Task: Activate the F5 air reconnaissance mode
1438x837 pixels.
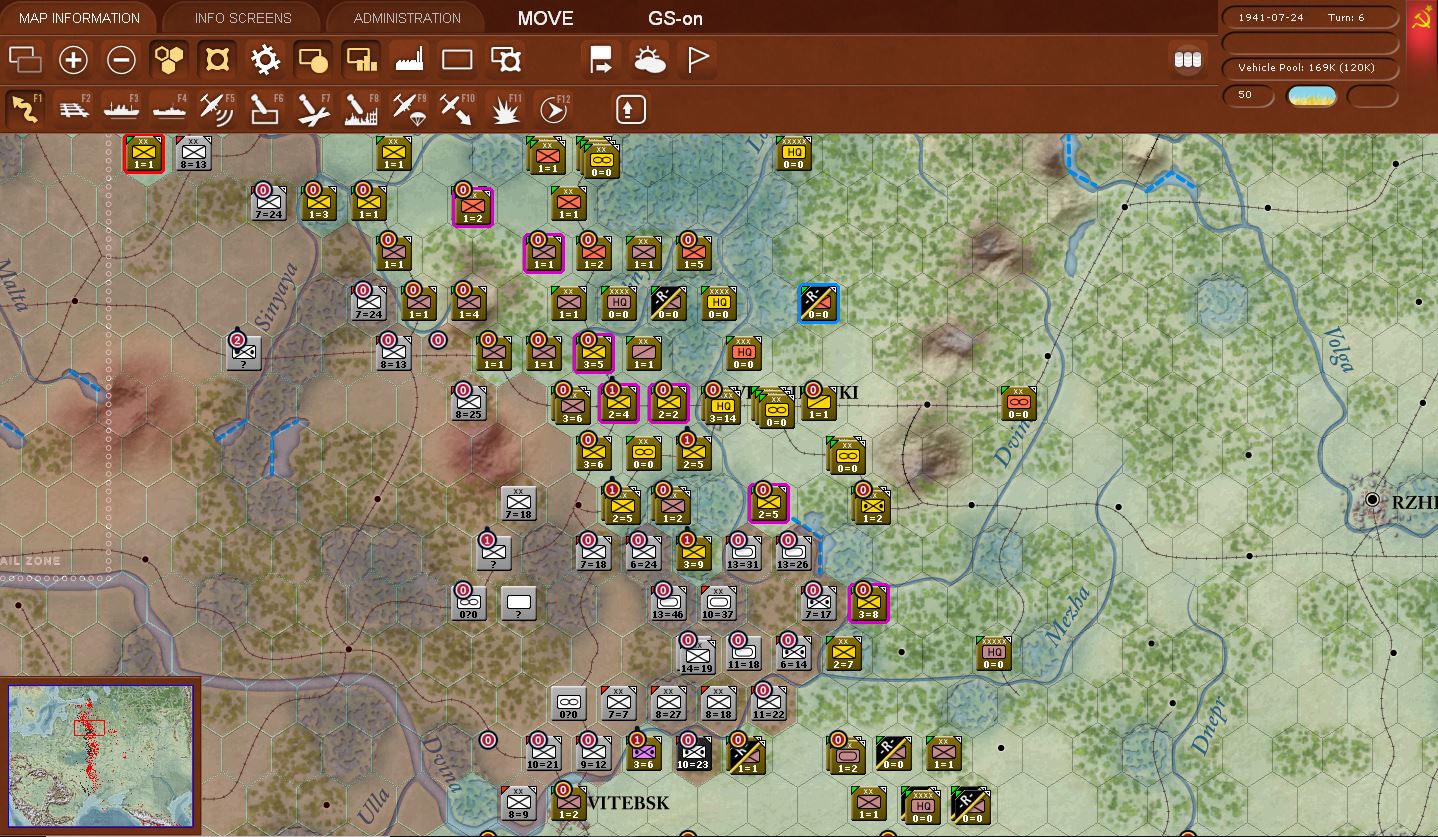Action: [216, 108]
